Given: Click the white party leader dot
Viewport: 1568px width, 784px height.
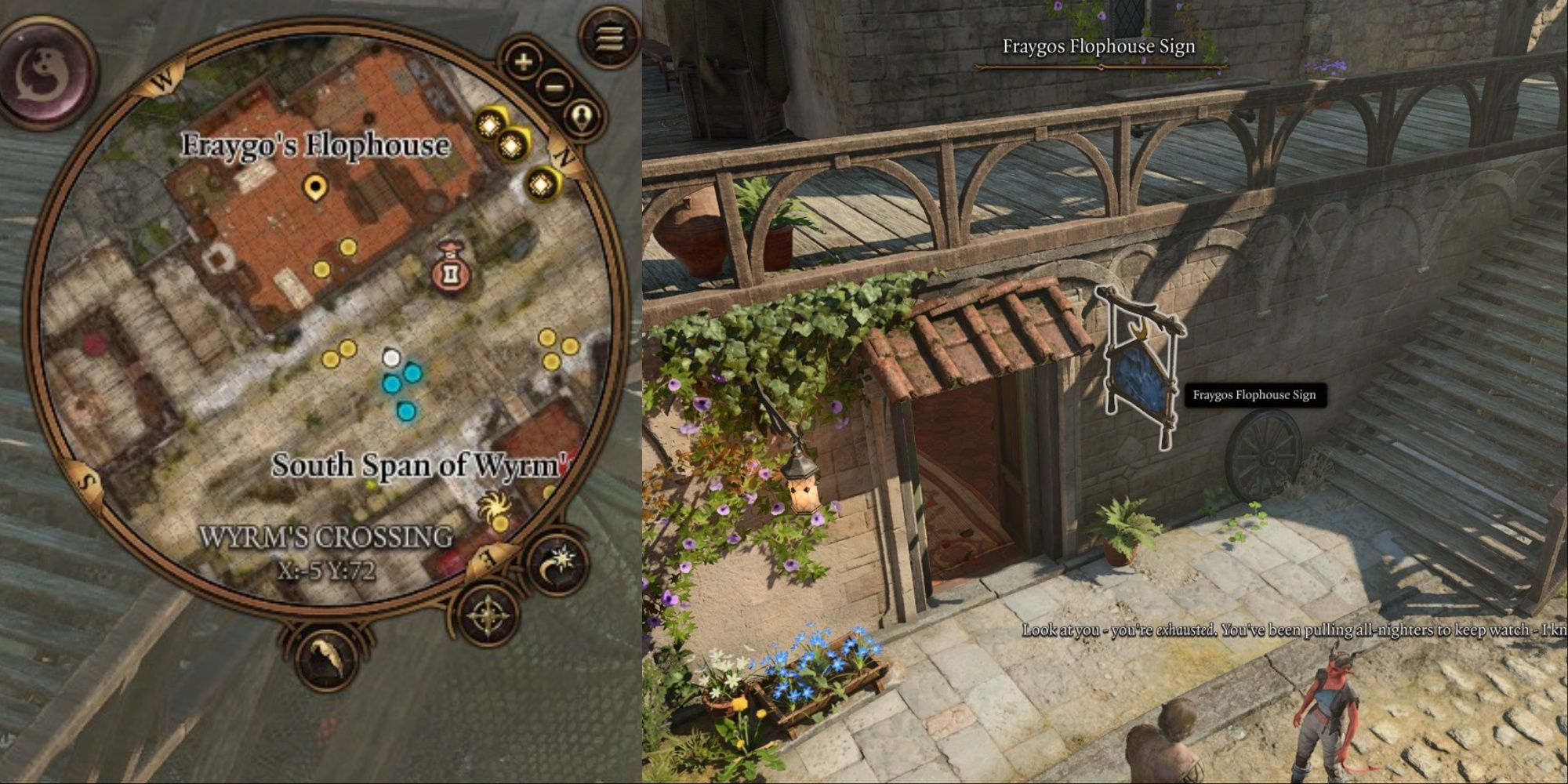Looking at the screenshot, I should [391, 358].
